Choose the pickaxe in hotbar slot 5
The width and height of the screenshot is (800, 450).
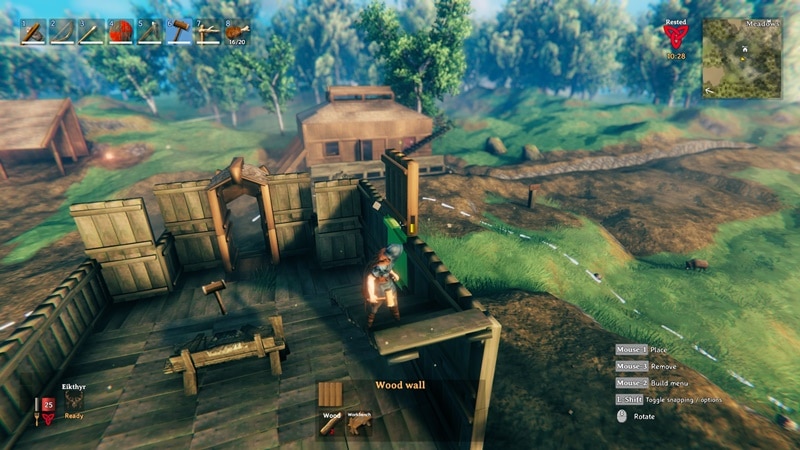(150, 32)
